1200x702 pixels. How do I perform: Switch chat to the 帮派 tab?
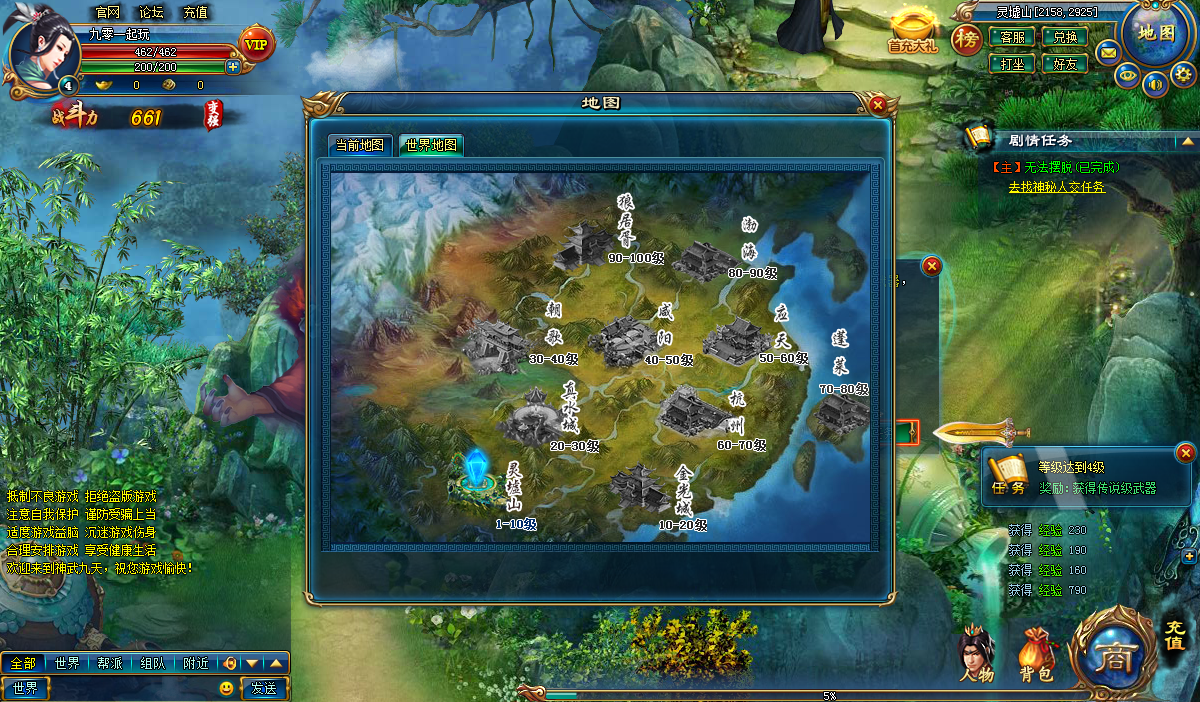(109, 663)
